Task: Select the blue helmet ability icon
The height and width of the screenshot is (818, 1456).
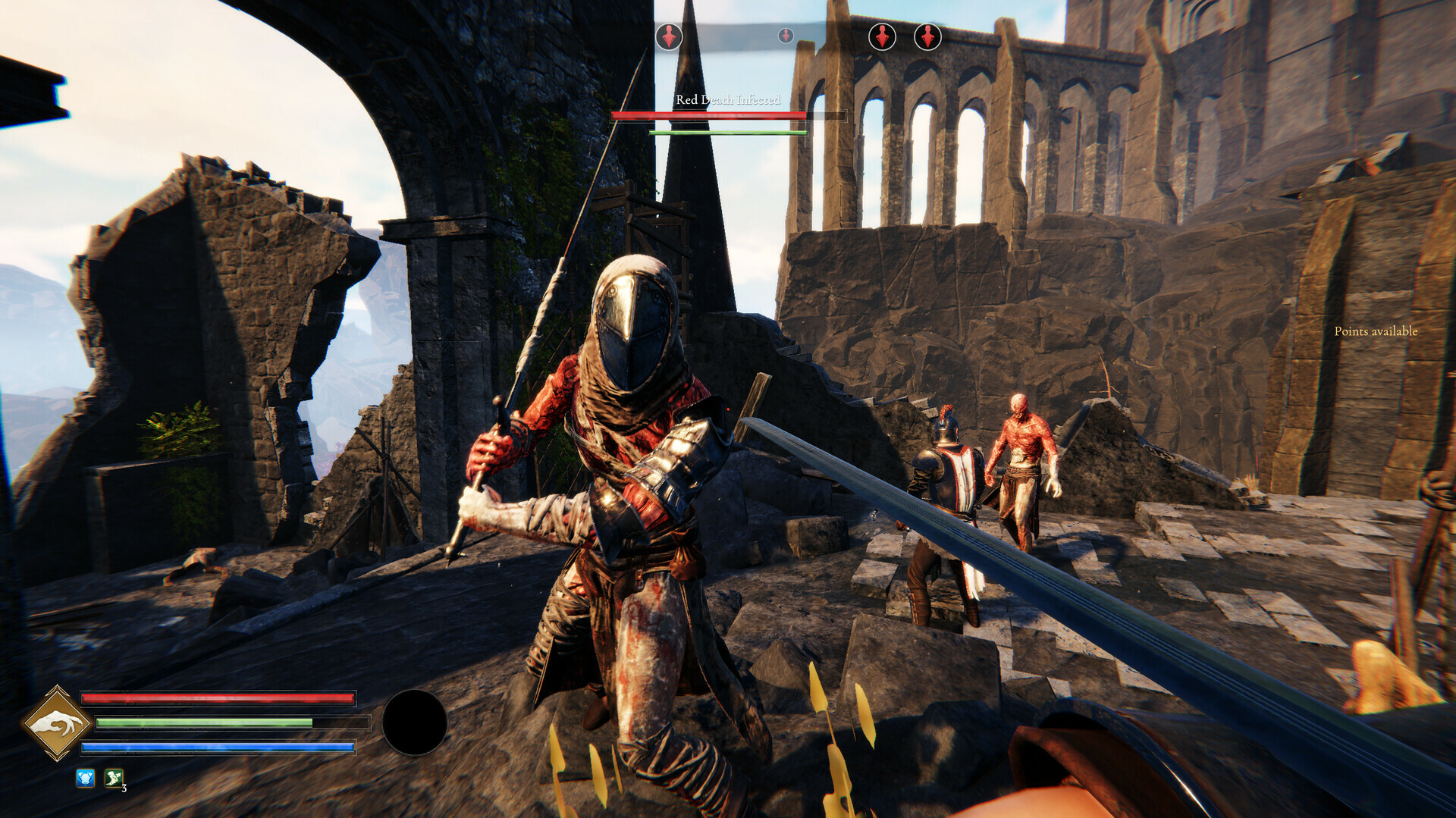Action: point(84,777)
